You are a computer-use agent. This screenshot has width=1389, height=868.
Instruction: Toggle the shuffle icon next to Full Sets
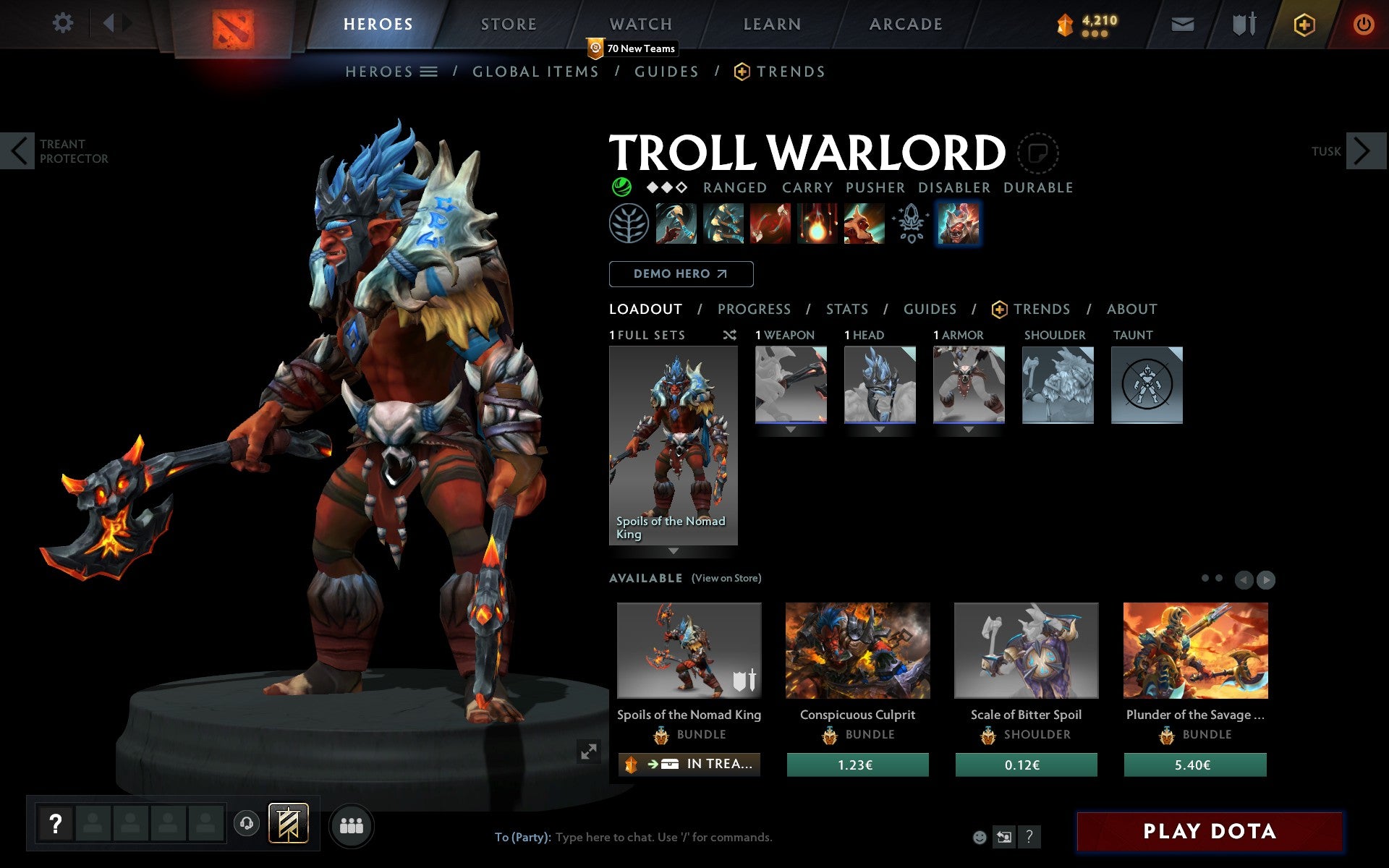pyautogui.click(x=729, y=335)
